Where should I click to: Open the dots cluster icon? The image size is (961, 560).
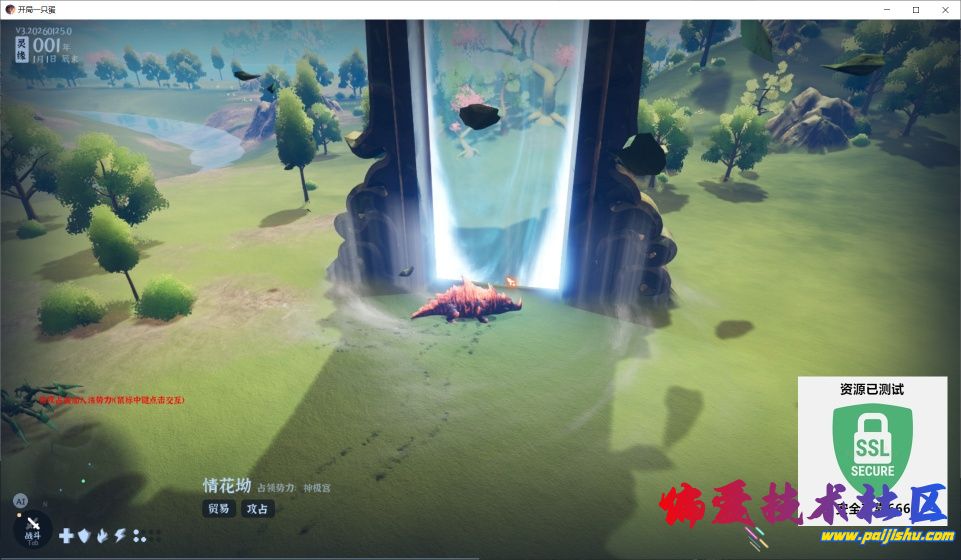click(139, 536)
